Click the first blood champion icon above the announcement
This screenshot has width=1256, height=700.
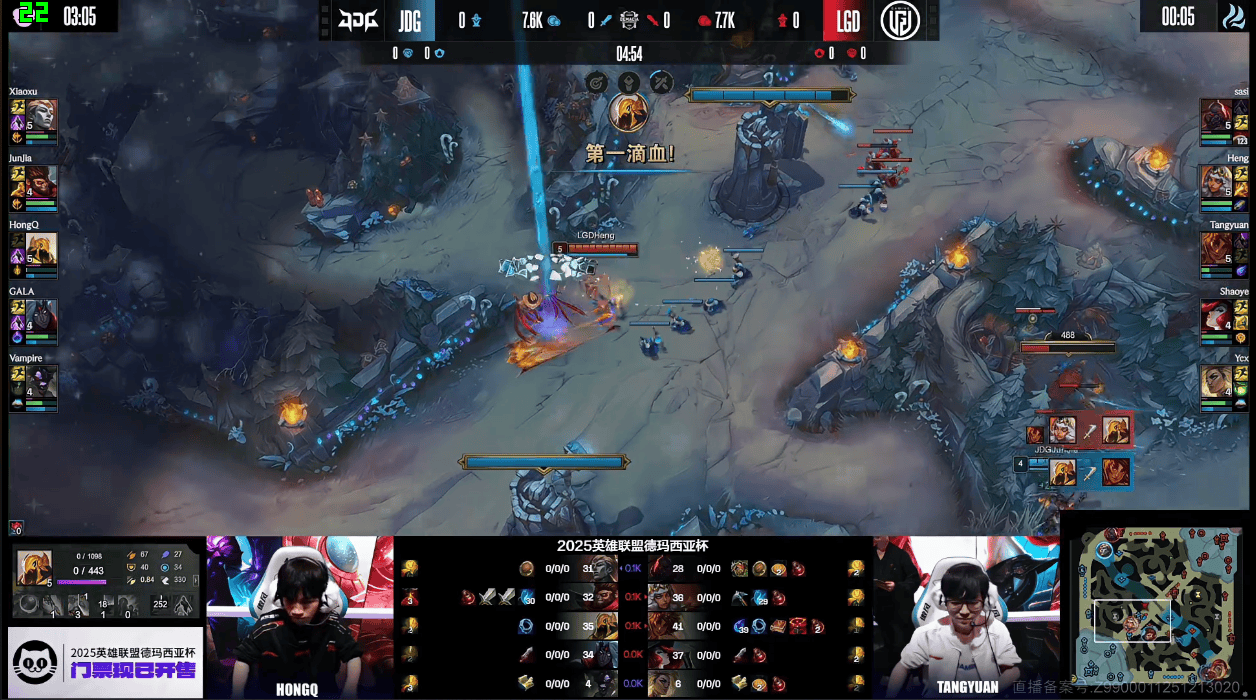[x=628, y=112]
